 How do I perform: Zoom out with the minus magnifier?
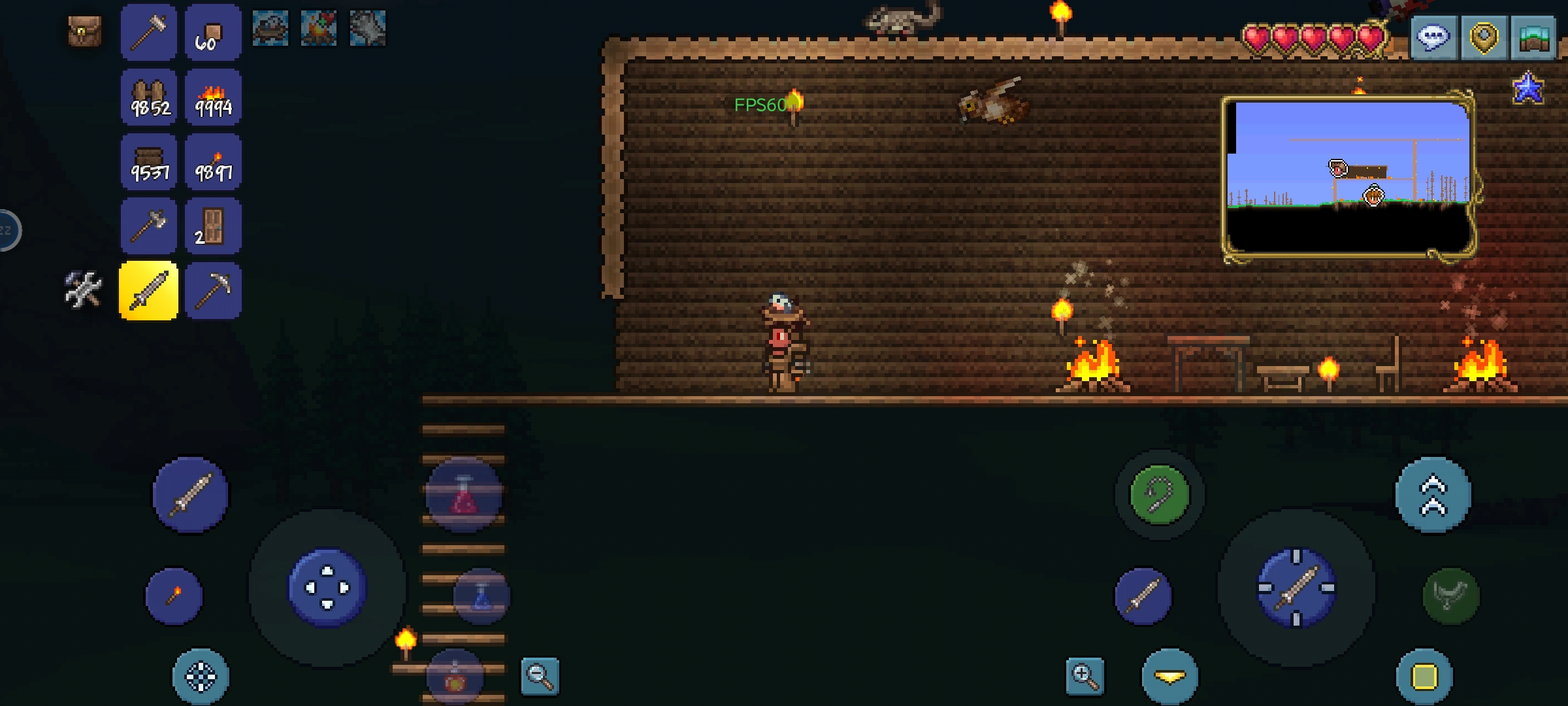pyautogui.click(x=540, y=676)
